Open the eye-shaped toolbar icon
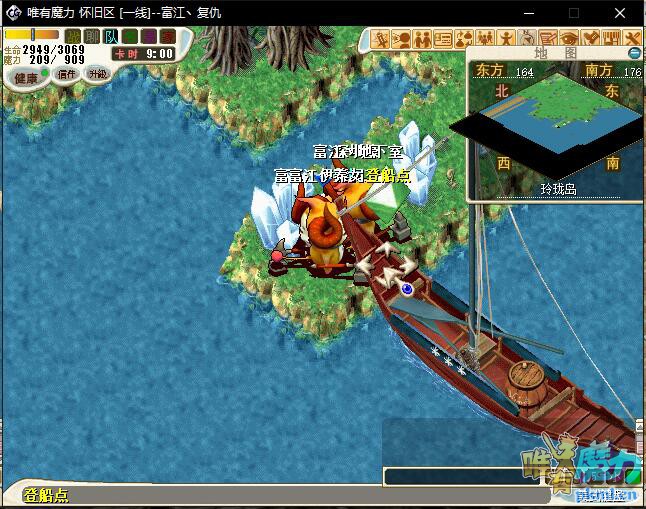The width and height of the screenshot is (646, 509). pos(570,39)
